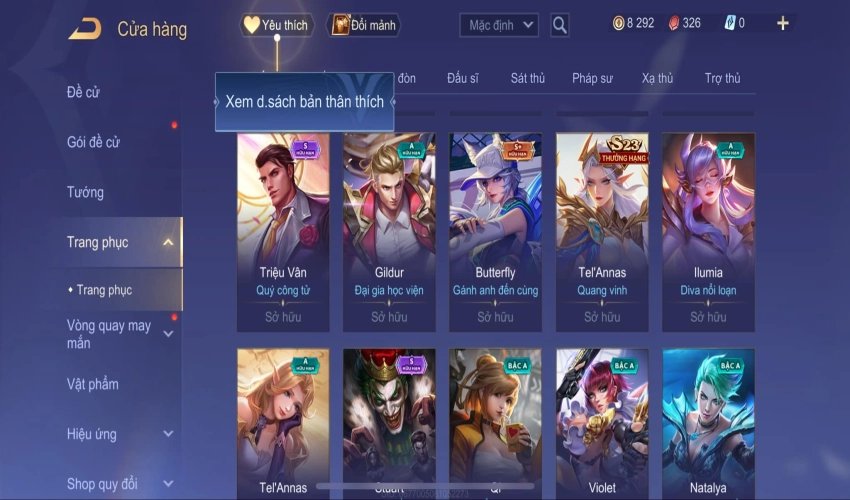Open the Mặc định sort dropdown

pyautogui.click(x=499, y=25)
